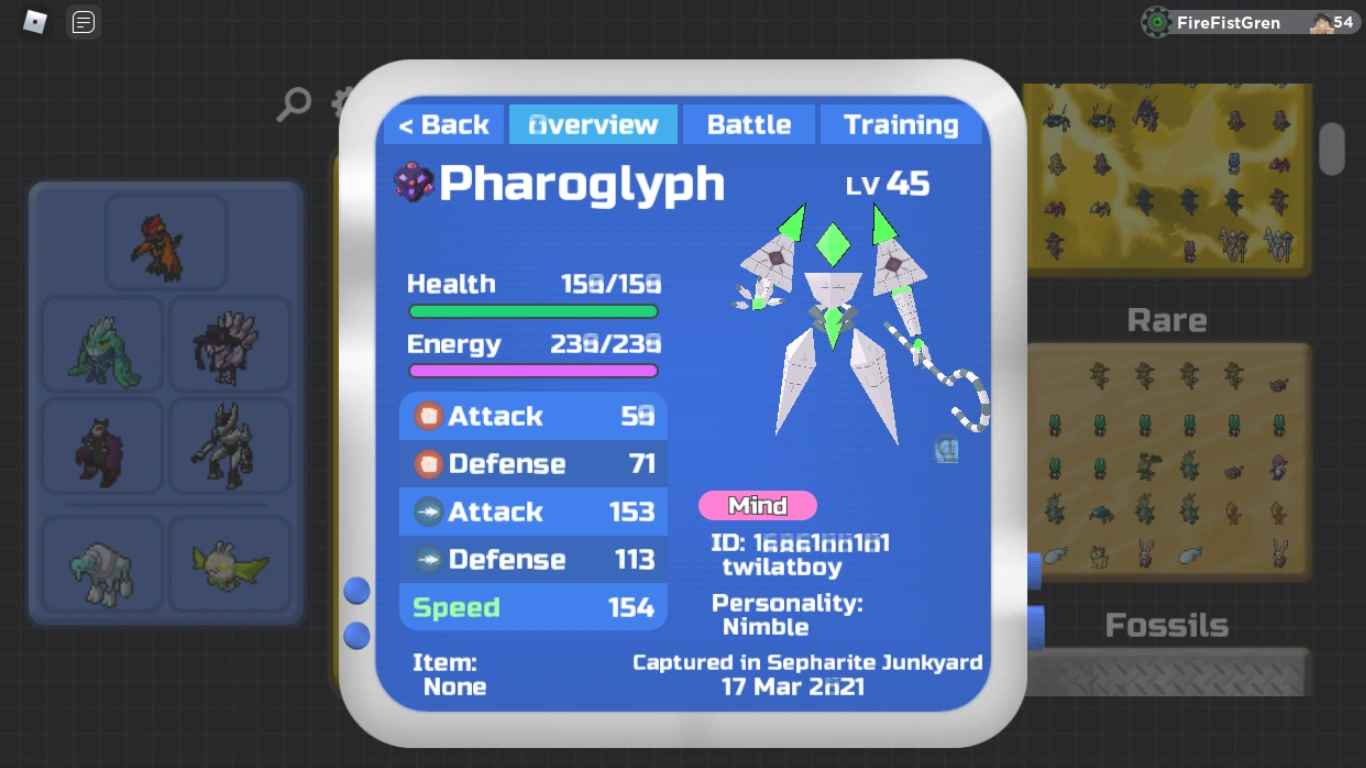Click the green Health bar
Image resolution: width=1366 pixels, height=768 pixels.
pos(533,311)
